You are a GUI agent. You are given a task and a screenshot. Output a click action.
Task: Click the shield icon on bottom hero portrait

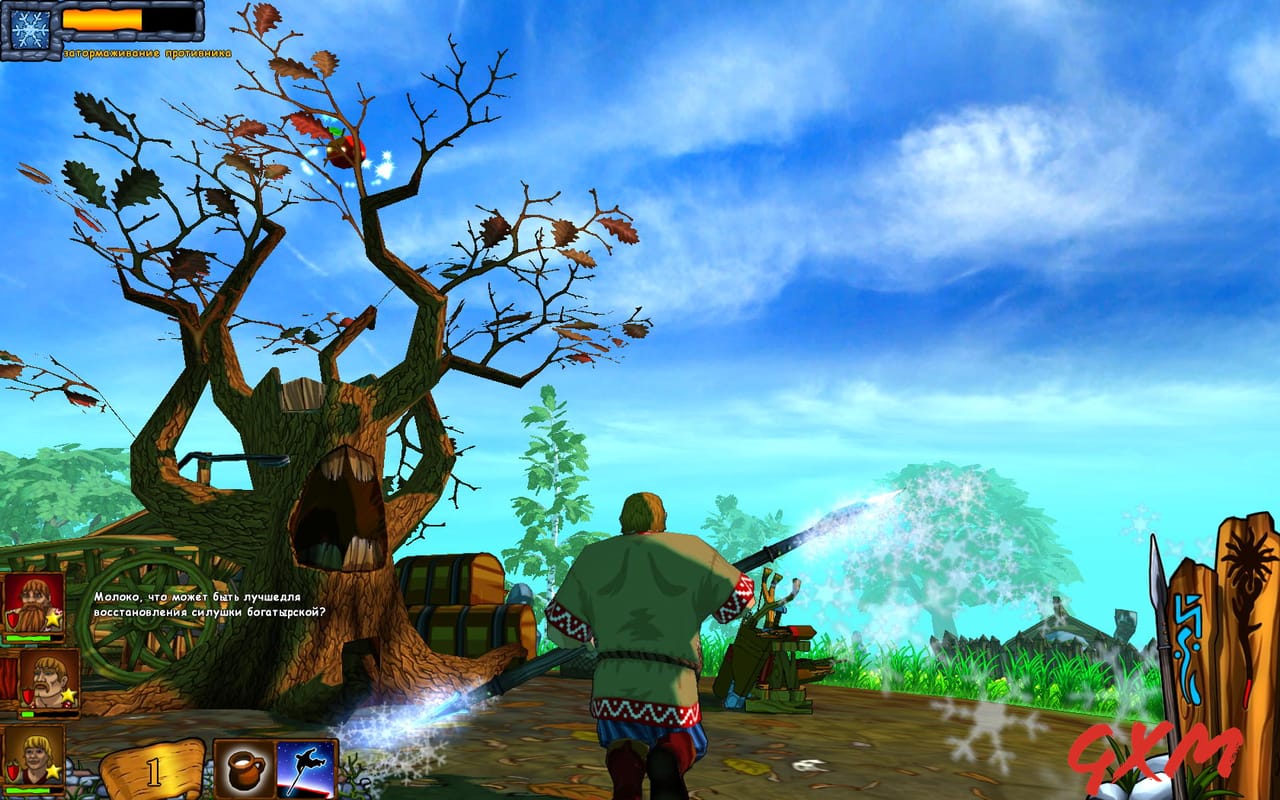tap(11, 770)
